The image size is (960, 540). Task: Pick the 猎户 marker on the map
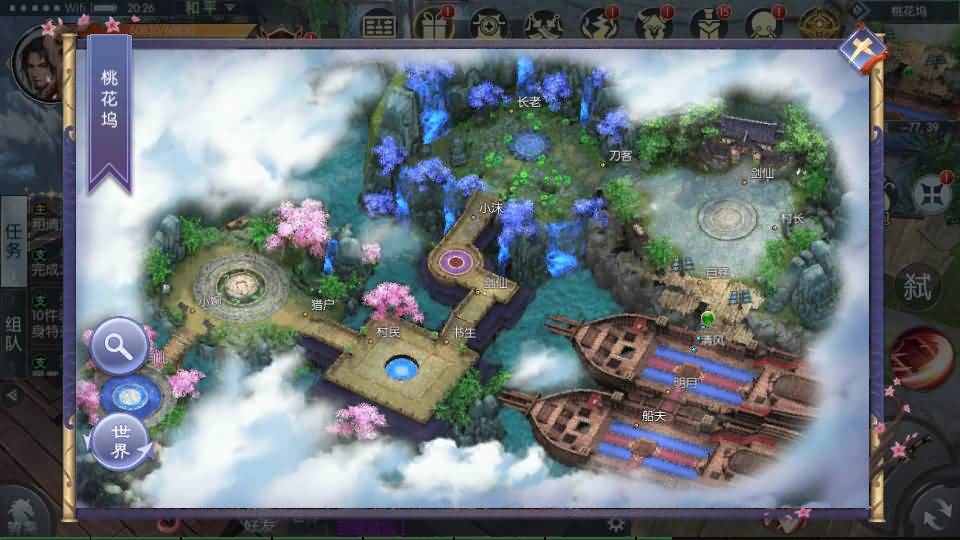[x=323, y=304]
